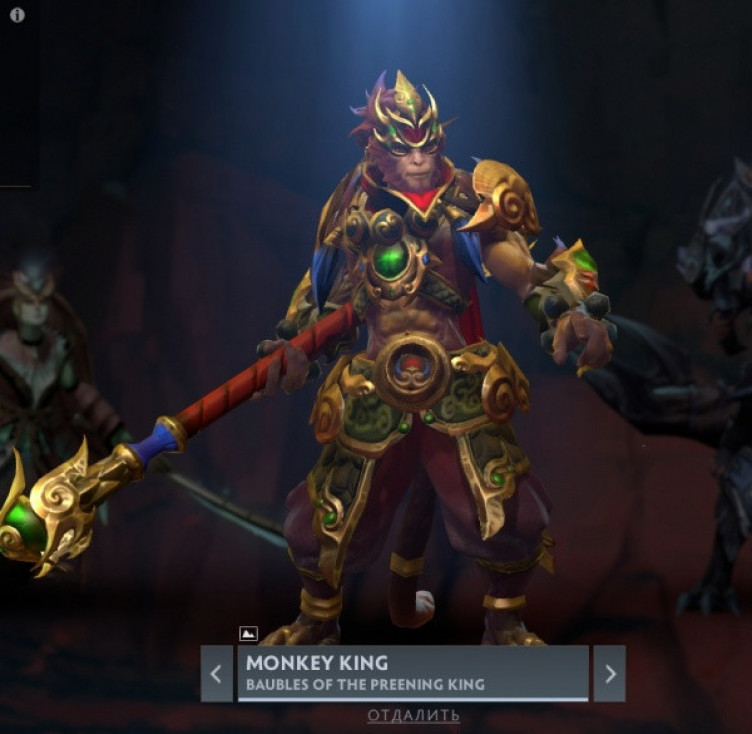Select the Baubles of the Preening King label
Image resolution: width=752 pixels, height=734 pixels.
pos(365,685)
